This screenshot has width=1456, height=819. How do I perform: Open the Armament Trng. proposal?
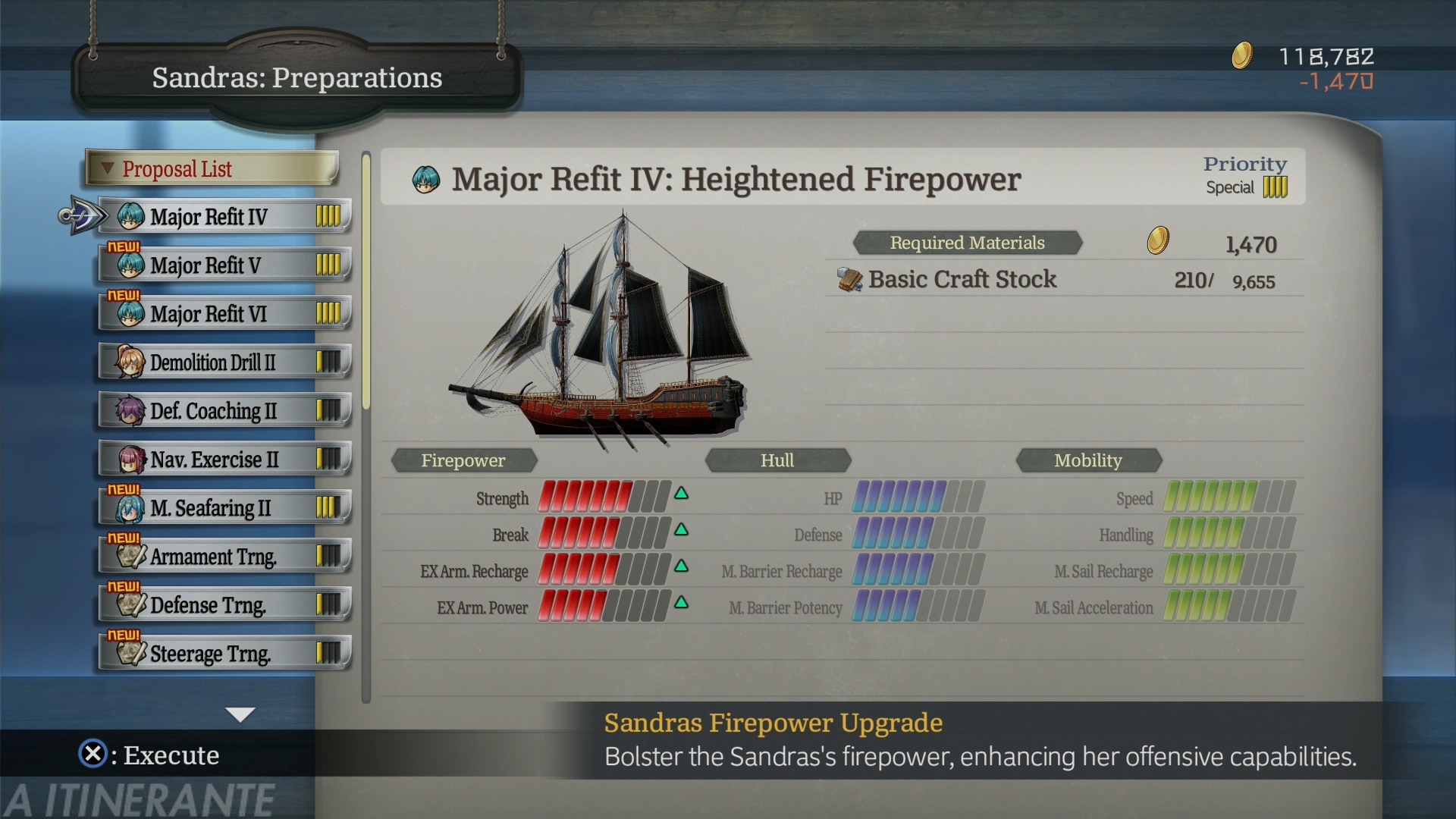pos(224,557)
